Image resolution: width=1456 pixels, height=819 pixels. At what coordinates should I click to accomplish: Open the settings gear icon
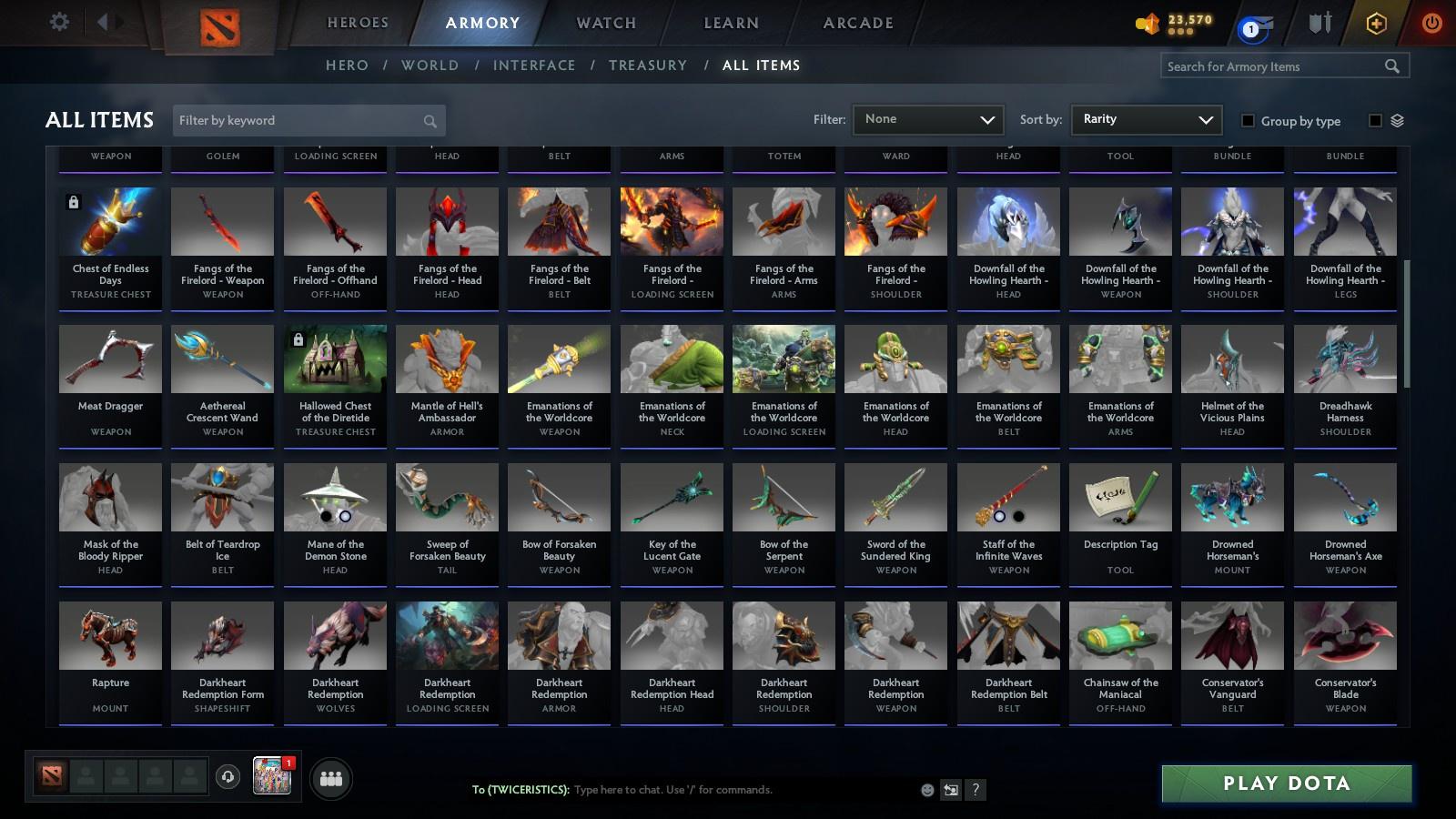(58, 22)
